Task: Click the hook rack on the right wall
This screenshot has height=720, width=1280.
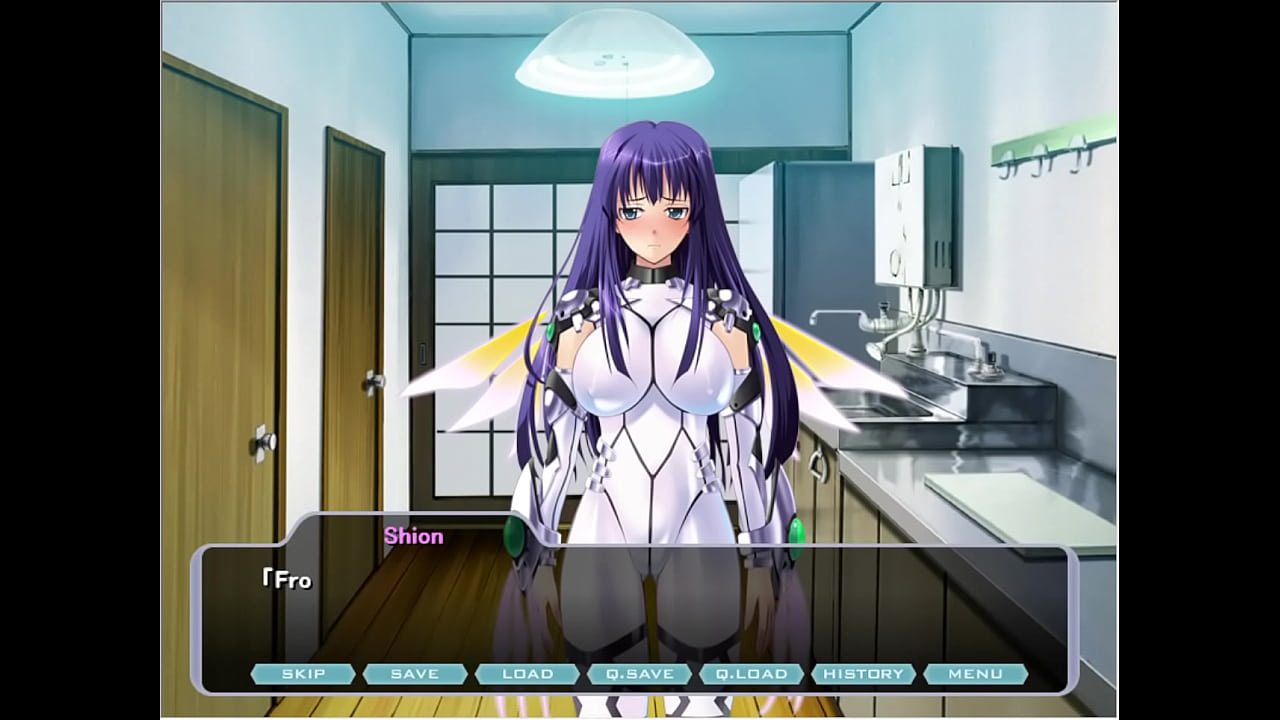Action: 1050,152
